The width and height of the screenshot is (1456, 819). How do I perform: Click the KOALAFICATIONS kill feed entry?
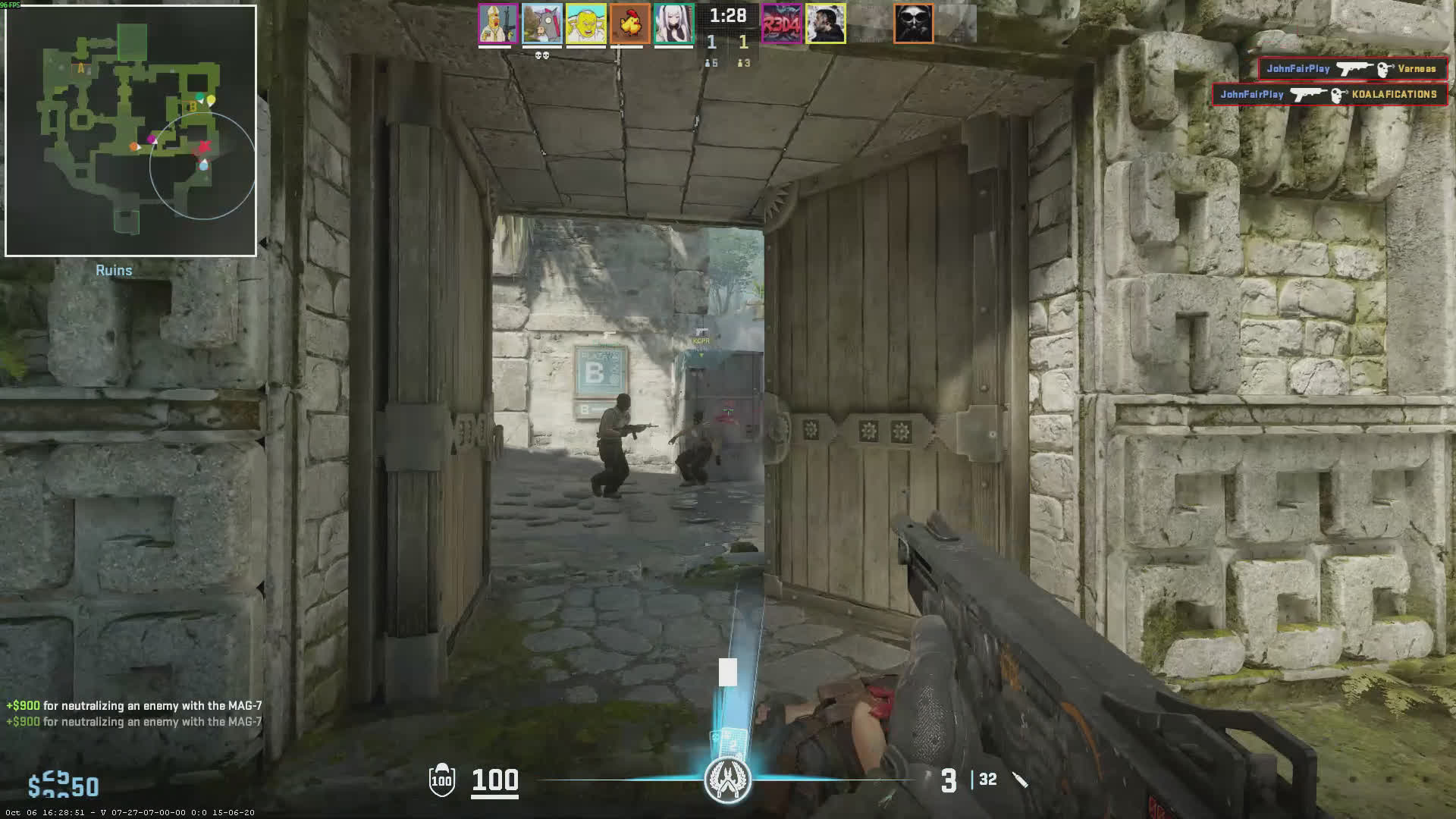pos(1329,95)
